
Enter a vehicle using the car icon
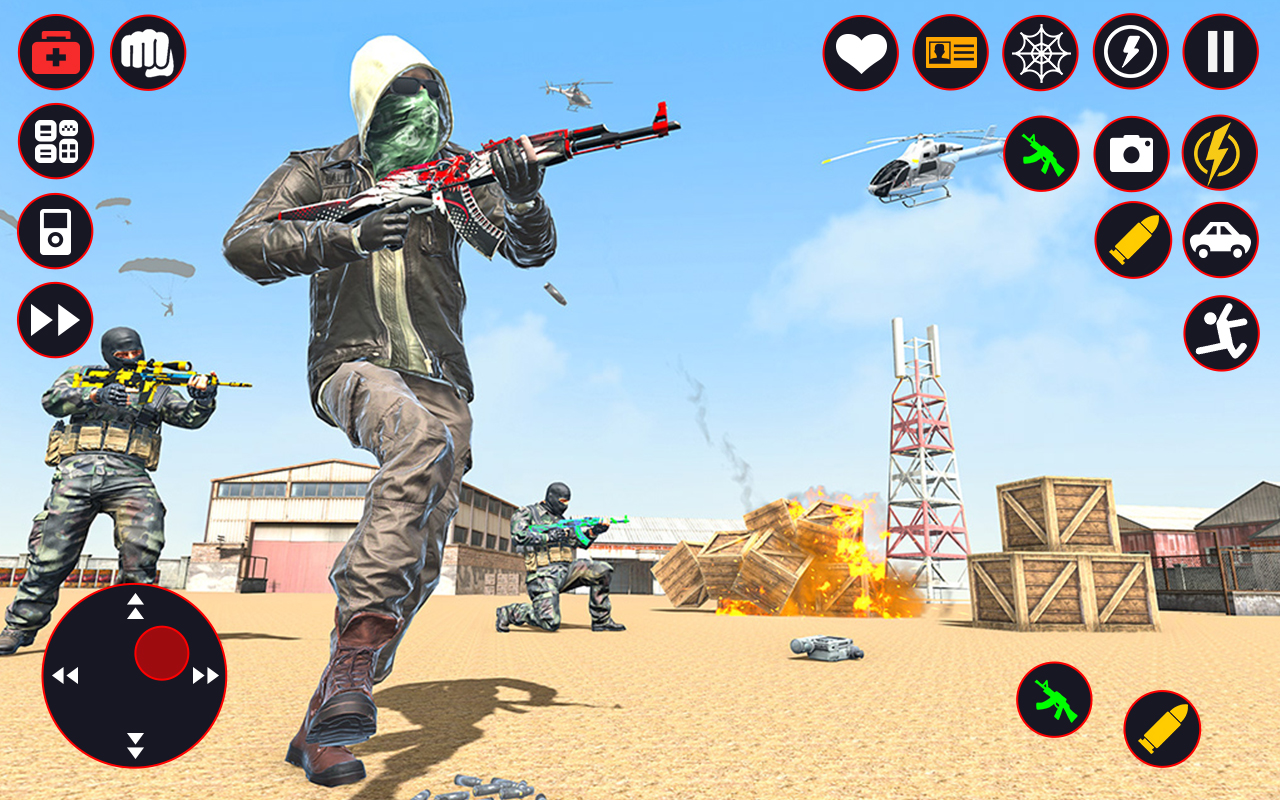click(x=1218, y=240)
